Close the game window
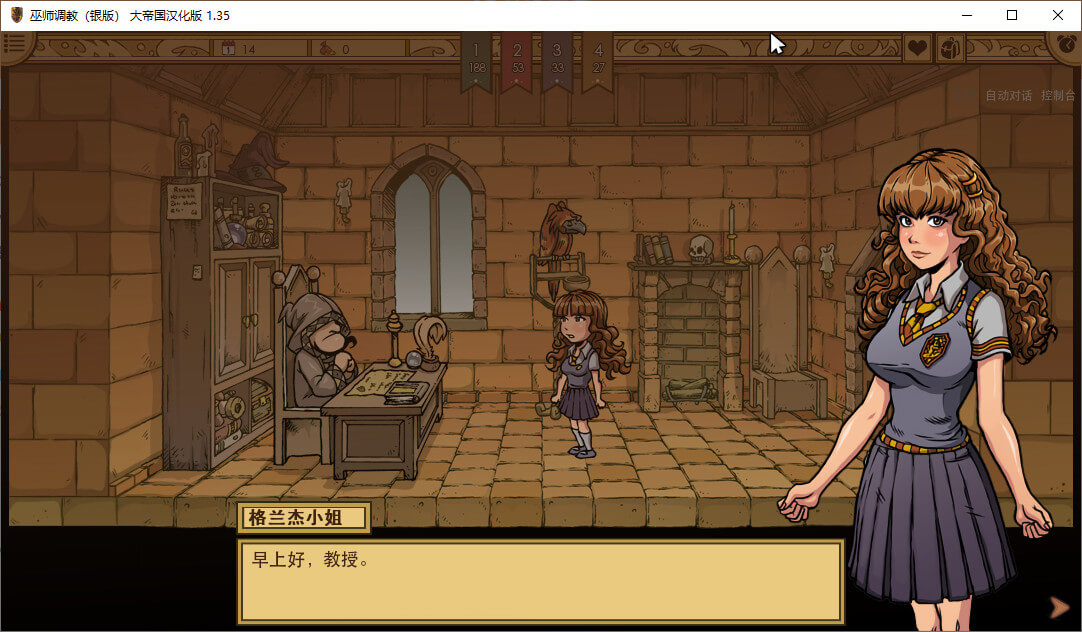 [1058, 15]
